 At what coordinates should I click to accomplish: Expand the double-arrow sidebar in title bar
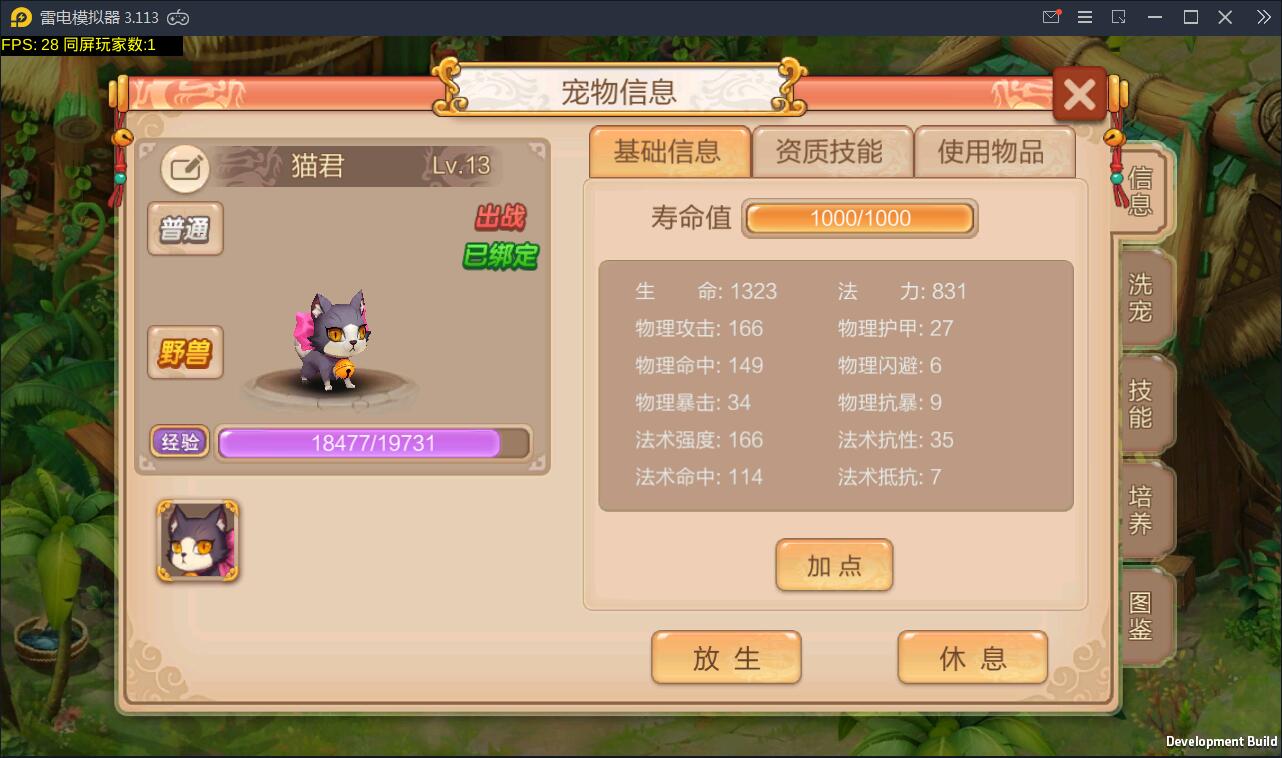point(1262,16)
